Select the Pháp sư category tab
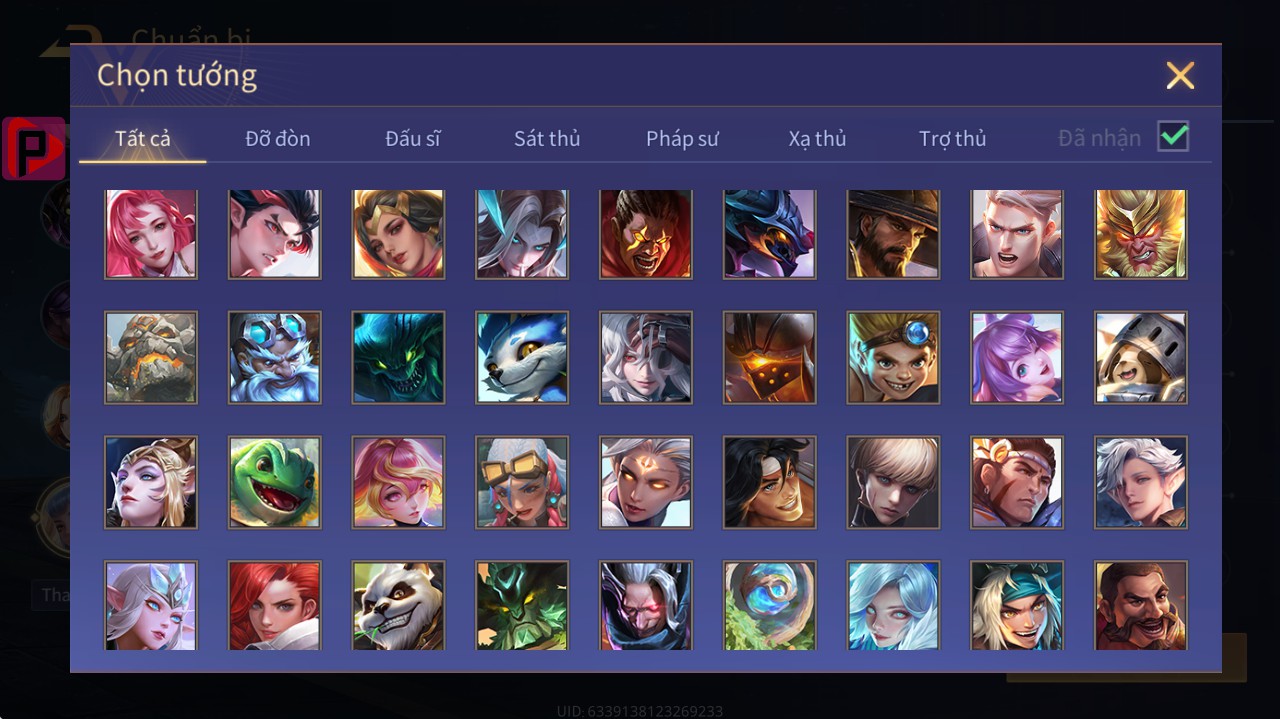The width and height of the screenshot is (1280, 719). (x=682, y=138)
